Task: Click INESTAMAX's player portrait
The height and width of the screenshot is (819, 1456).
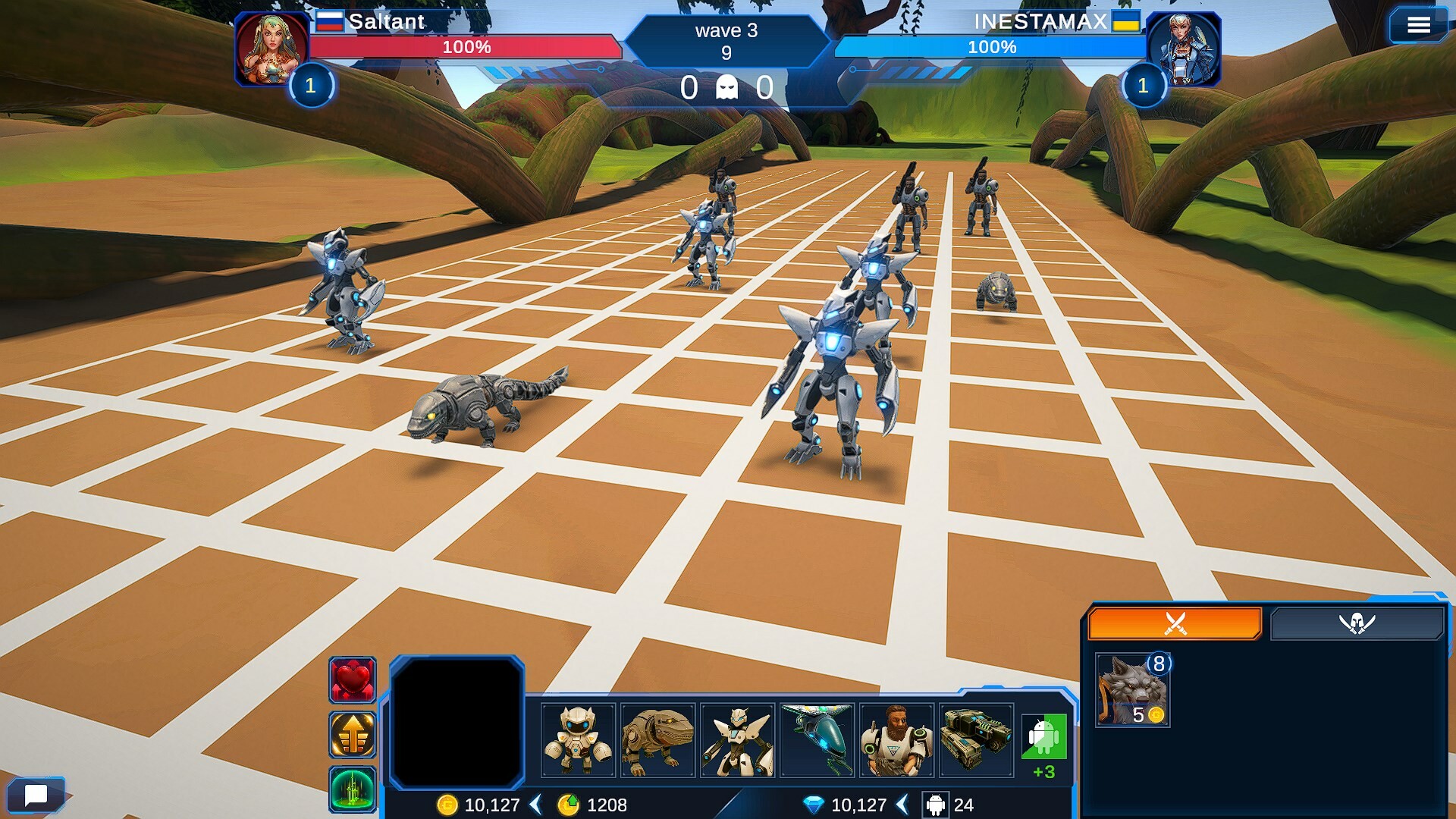Action: [1183, 49]
